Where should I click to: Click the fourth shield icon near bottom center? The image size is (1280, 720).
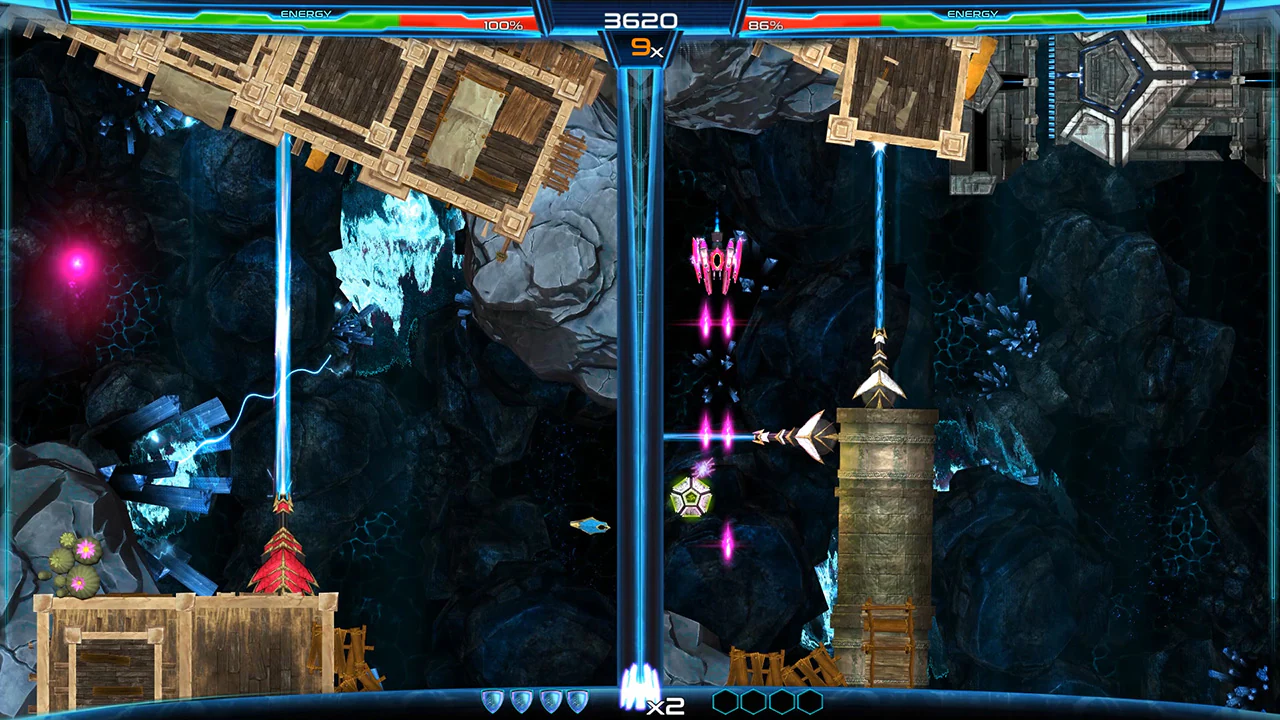pos(576,701)
